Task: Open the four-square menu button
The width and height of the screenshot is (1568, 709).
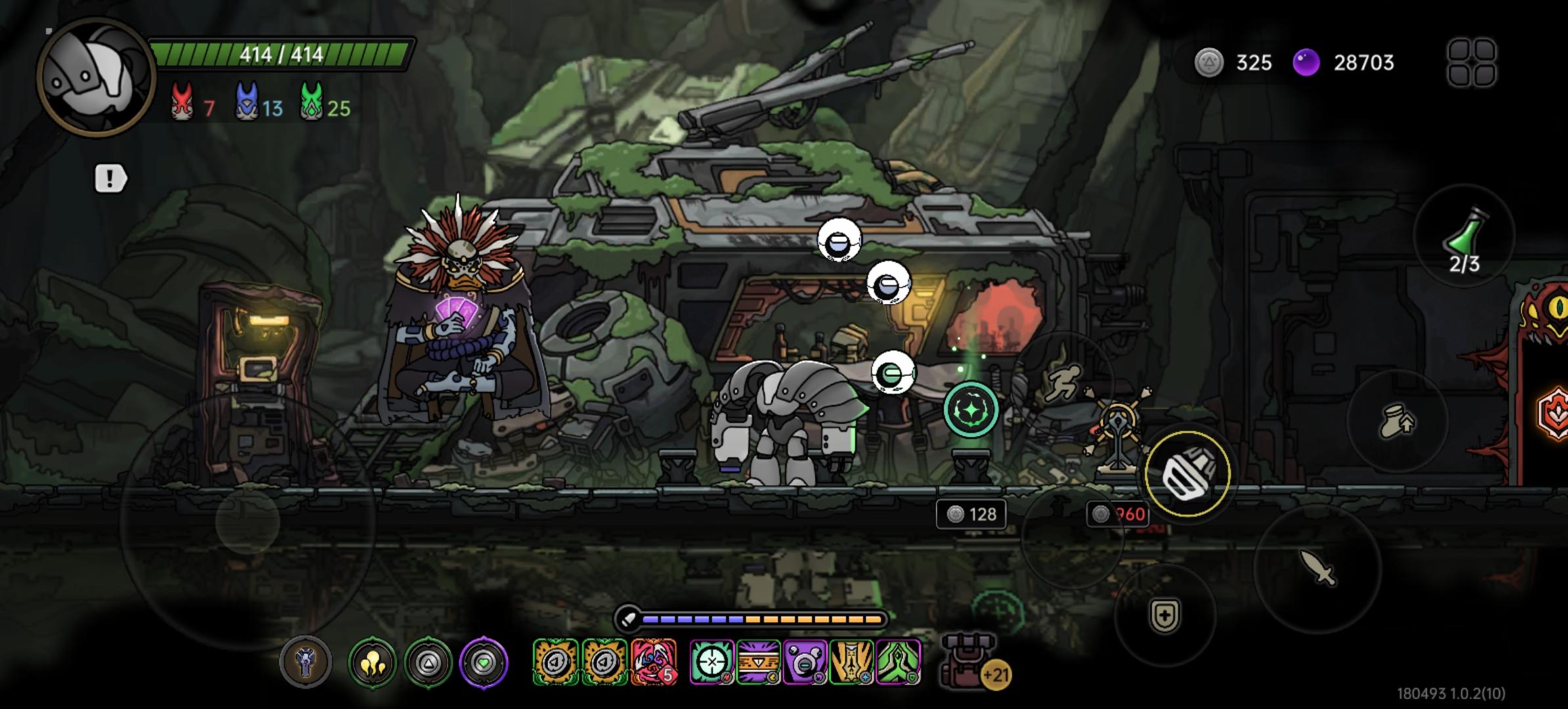Action: coord(1471,62)
